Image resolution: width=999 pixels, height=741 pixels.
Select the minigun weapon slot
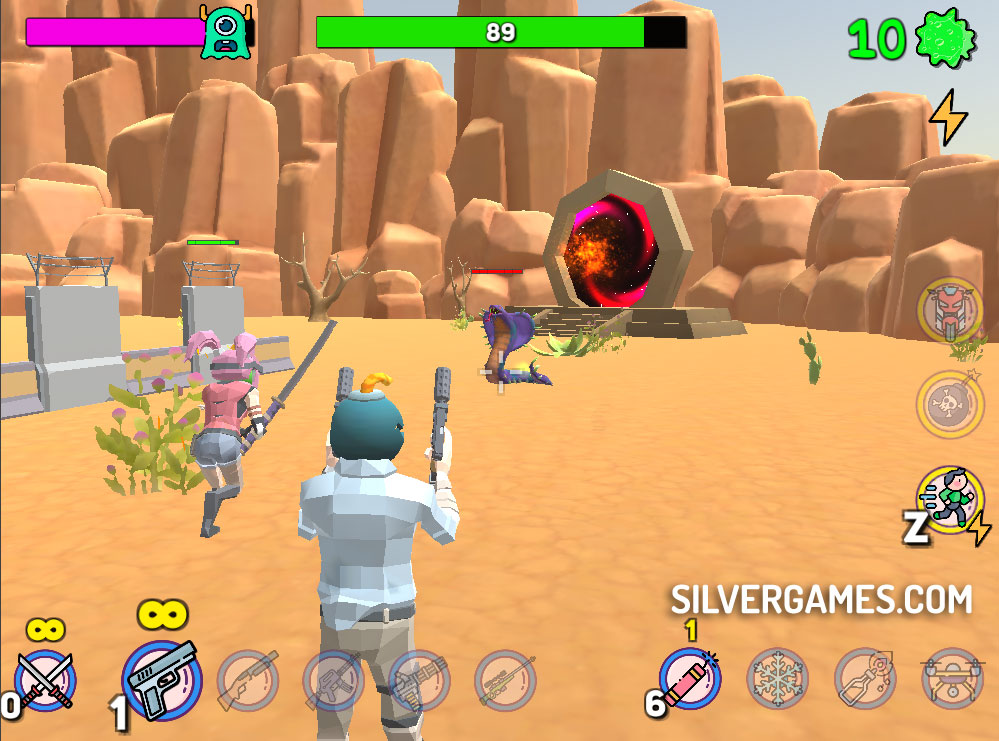click(x=419, y=681)
